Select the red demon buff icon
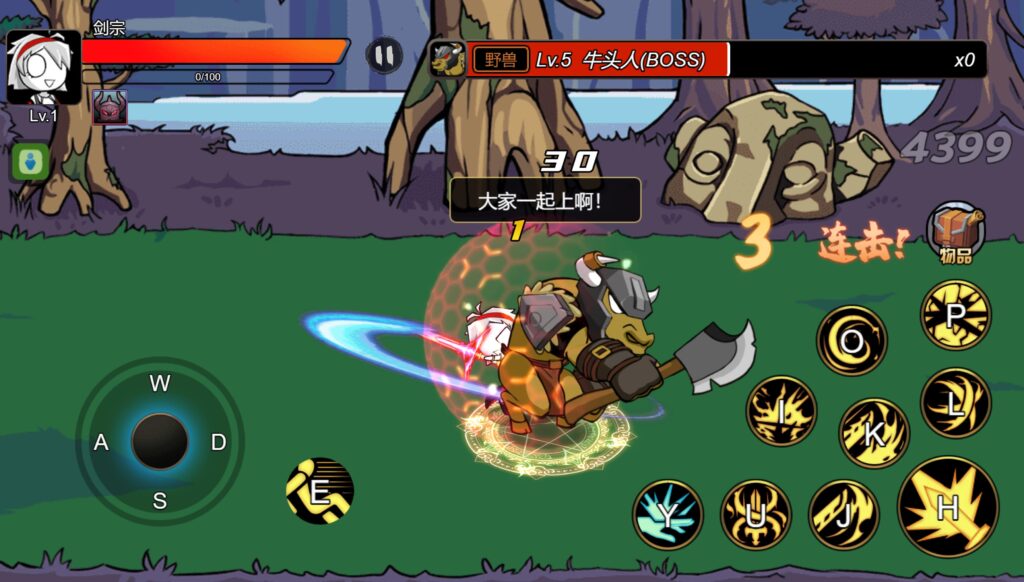The width and height of the screenshot is (1024, 582). [110, 107]
